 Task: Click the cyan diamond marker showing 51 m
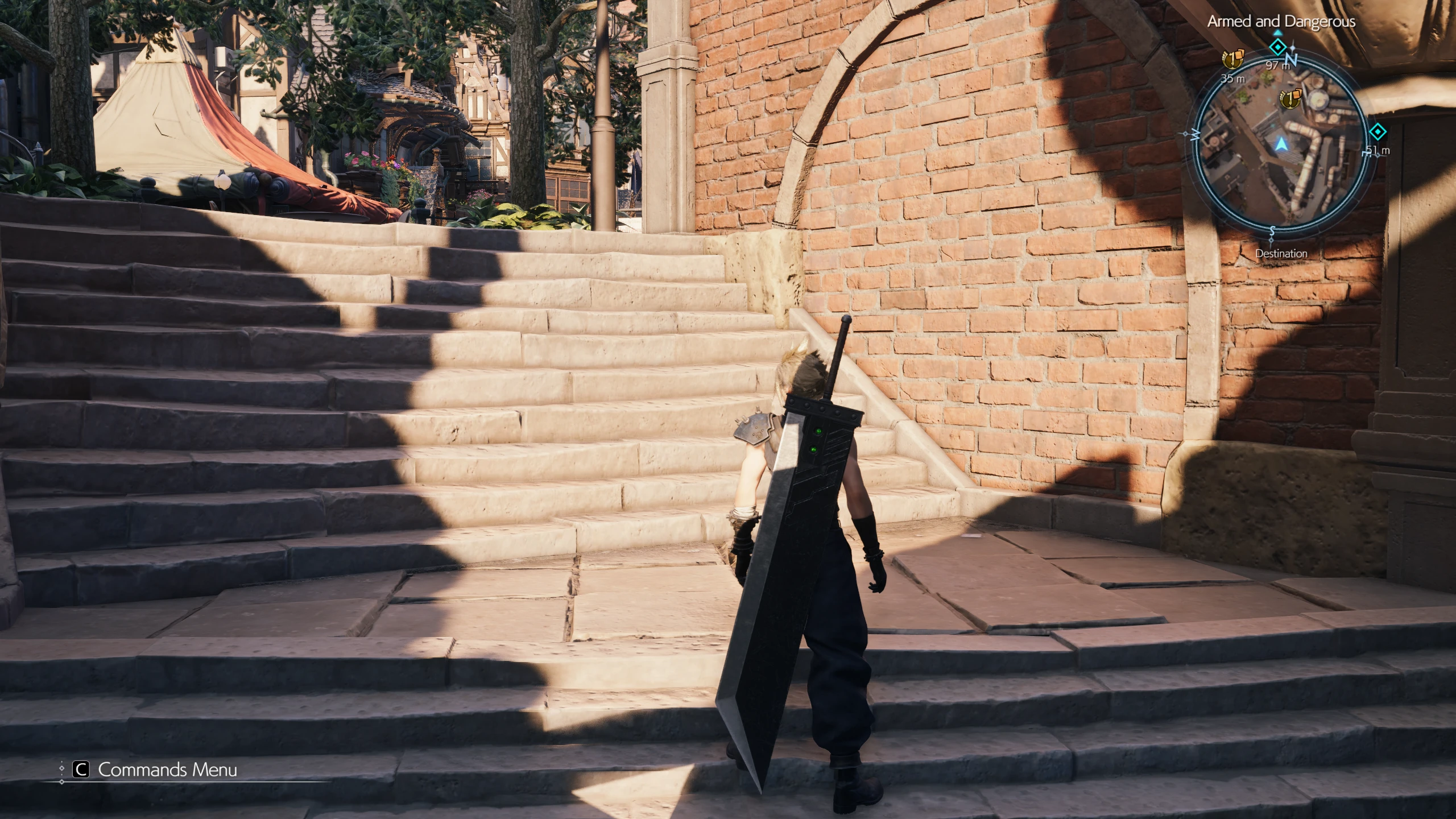[x=1378, y=133]
